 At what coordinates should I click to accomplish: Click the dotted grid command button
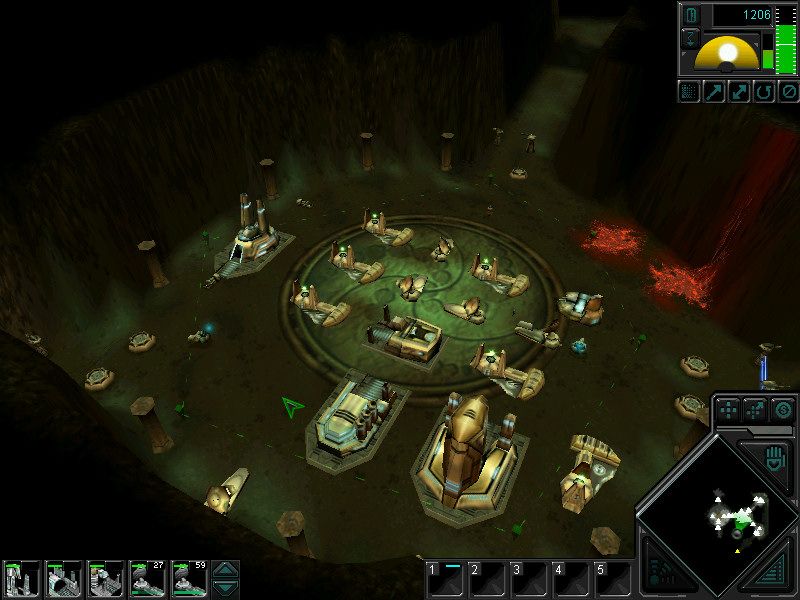[689, 92]
